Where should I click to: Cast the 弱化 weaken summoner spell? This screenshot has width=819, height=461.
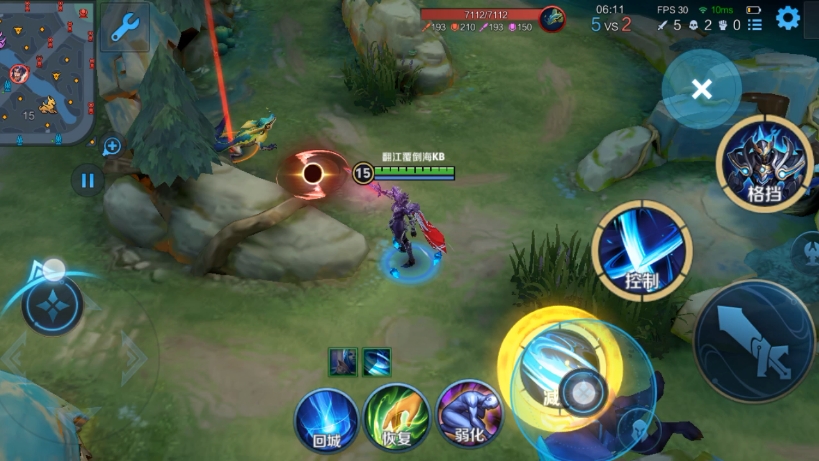(468, 414)
